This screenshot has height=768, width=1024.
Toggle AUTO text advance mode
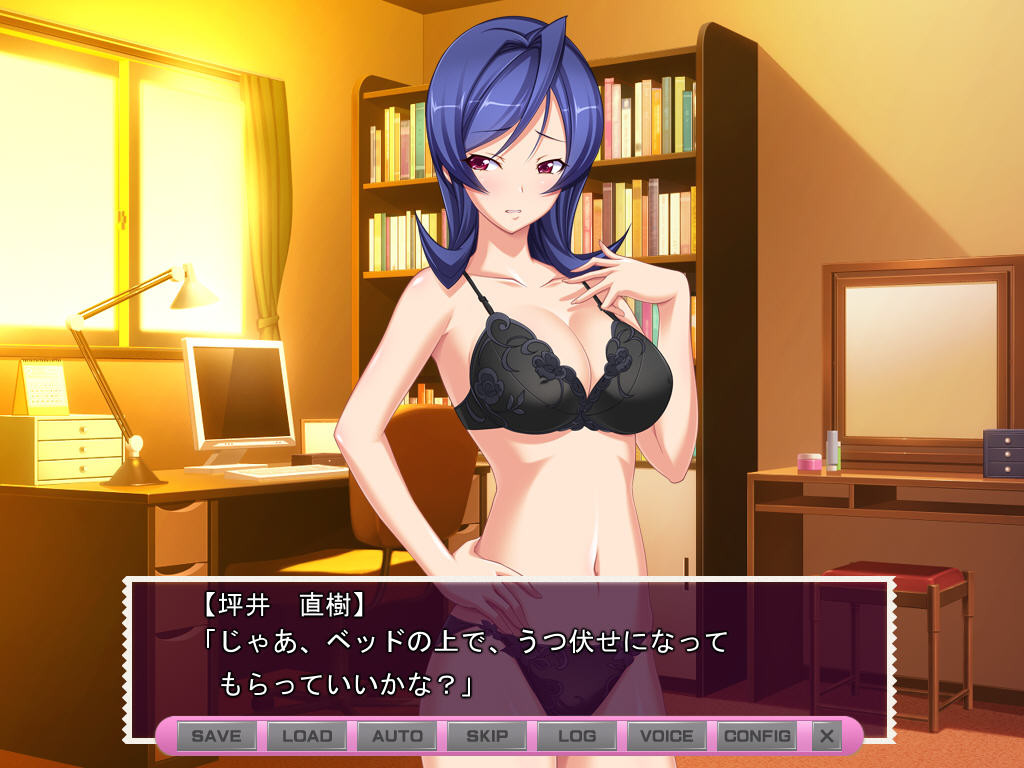coord(397,736)
